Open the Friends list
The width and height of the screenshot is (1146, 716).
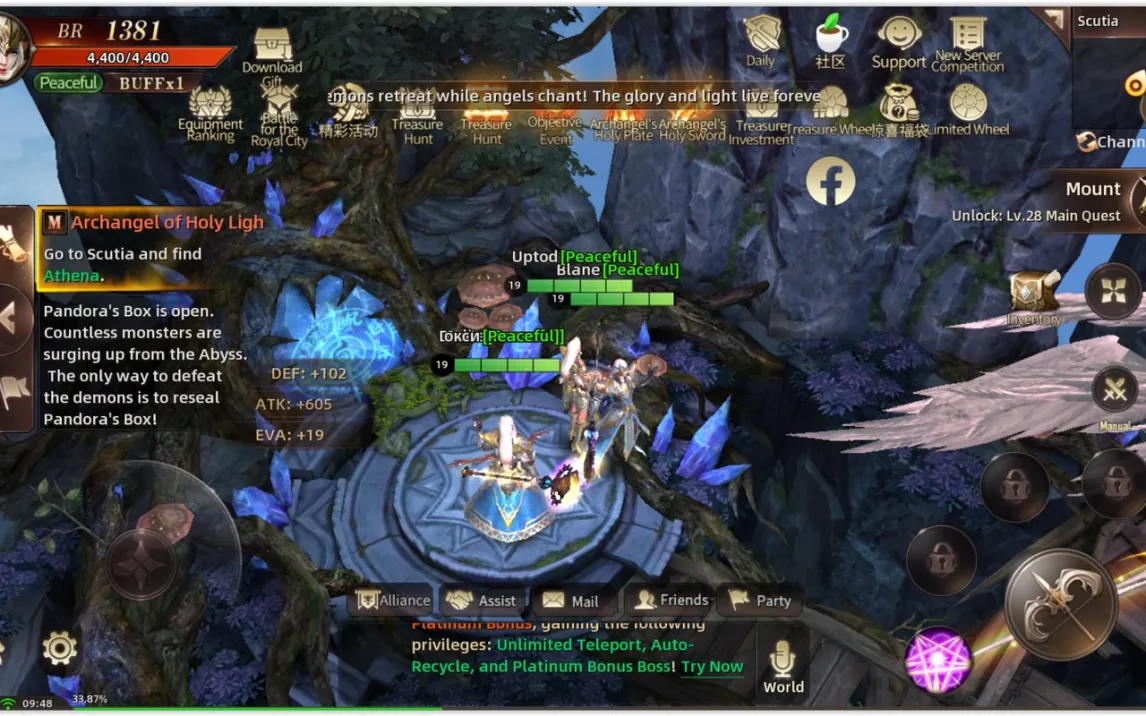coord(672,600)
